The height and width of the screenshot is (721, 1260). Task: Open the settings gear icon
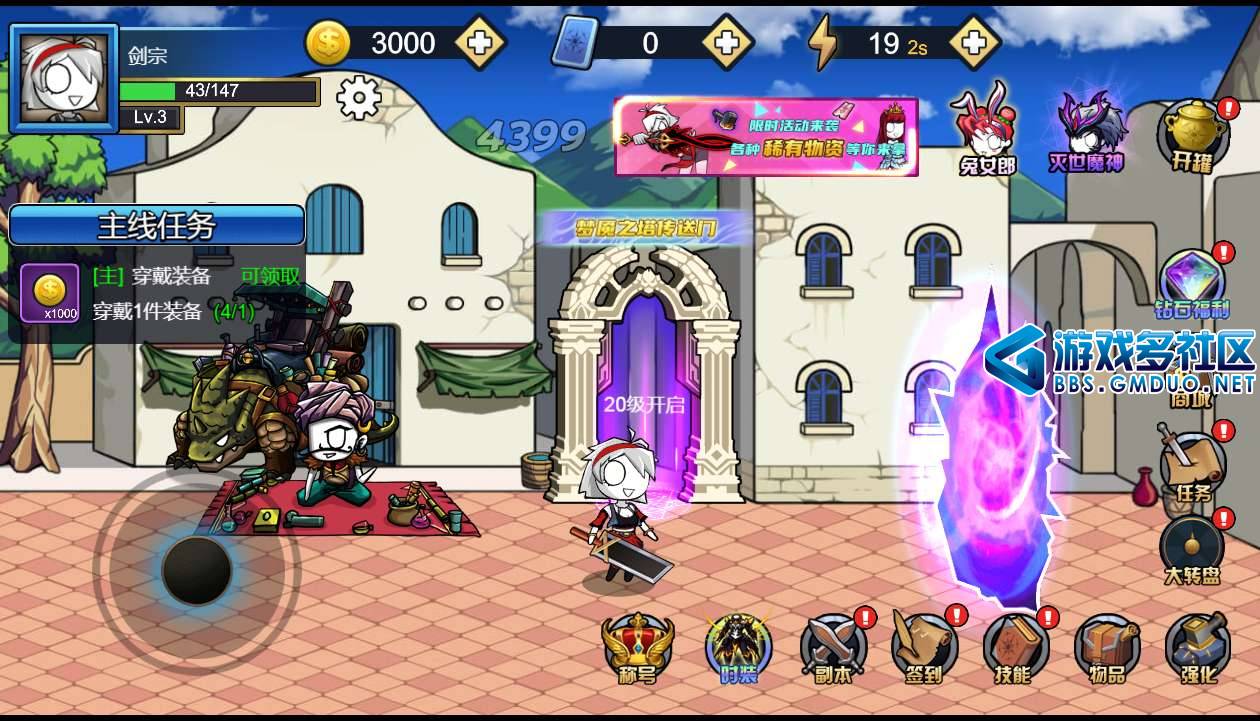(x=359, y=98)
